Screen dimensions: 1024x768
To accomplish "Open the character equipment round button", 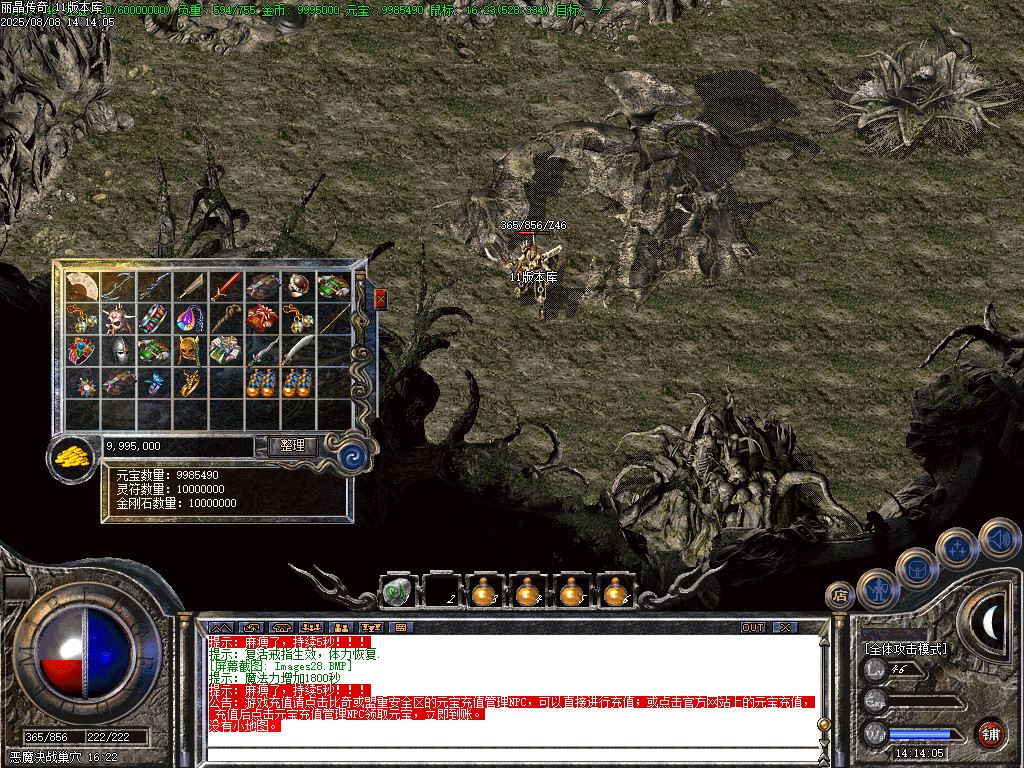I will tap(877, 589).
